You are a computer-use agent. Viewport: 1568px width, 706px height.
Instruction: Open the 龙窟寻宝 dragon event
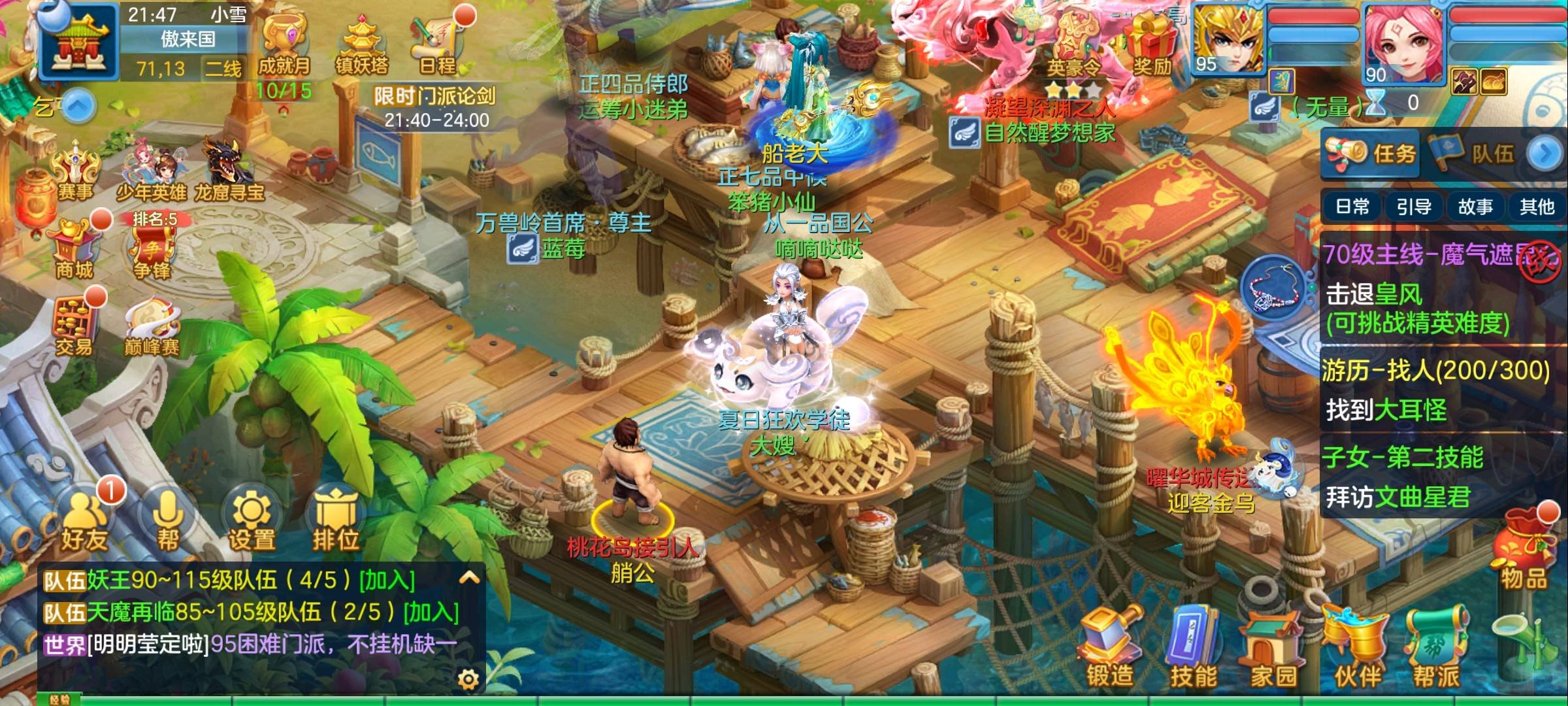pos(228,170)
